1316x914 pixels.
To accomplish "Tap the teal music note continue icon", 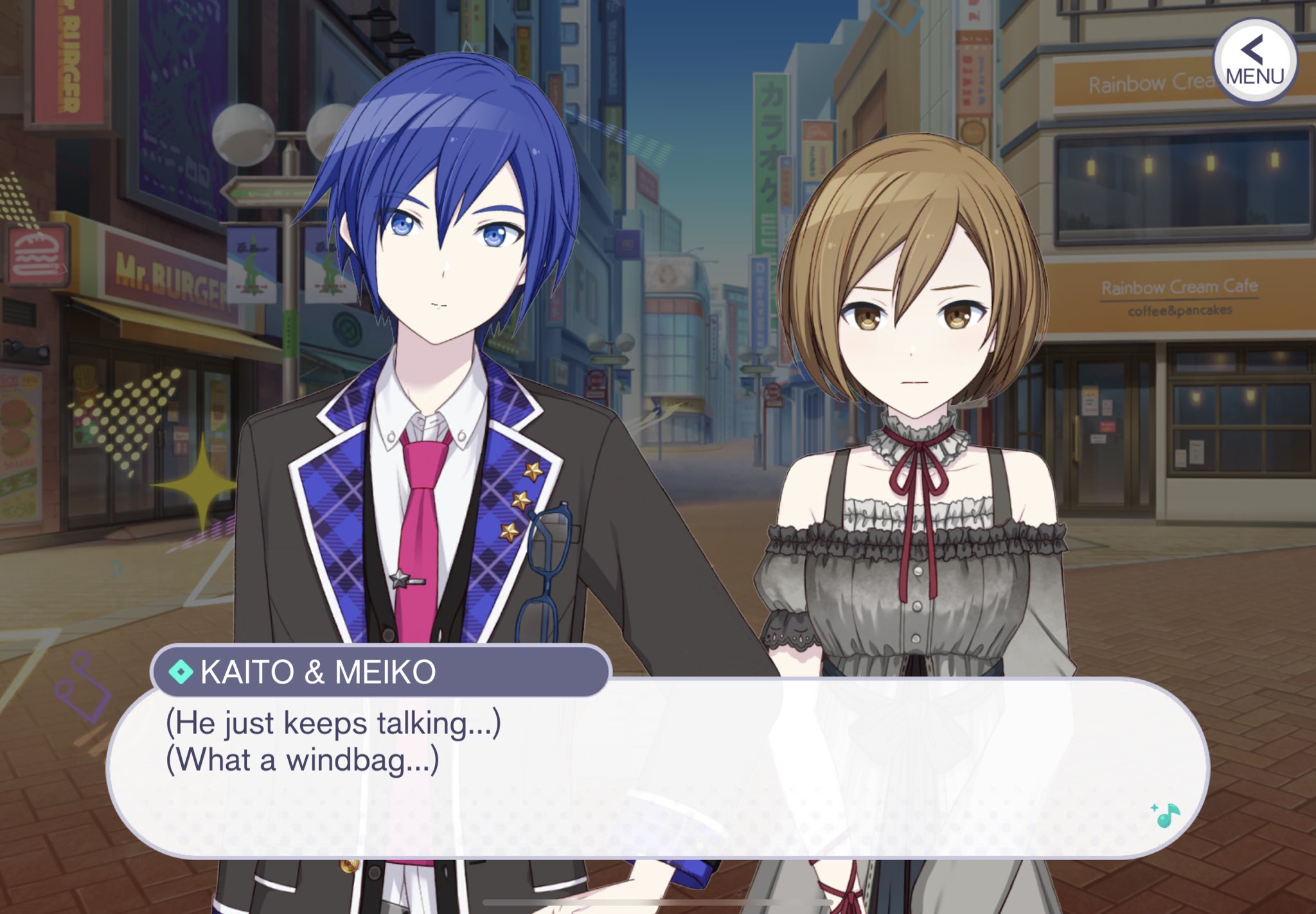I will 1166,815.
